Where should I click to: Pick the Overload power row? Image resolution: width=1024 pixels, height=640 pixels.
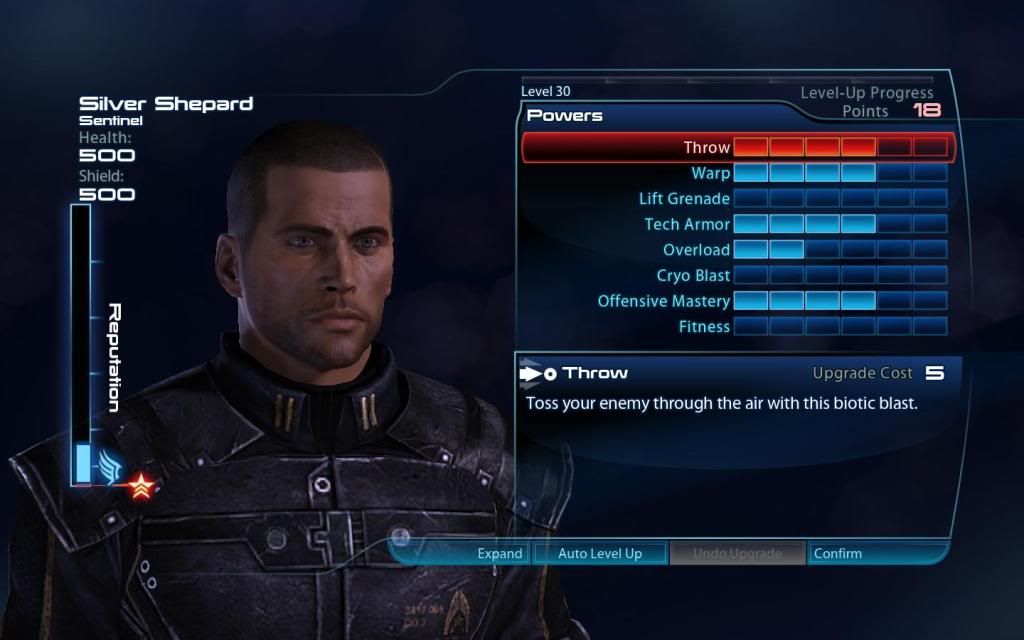click(x=696, y=250)
